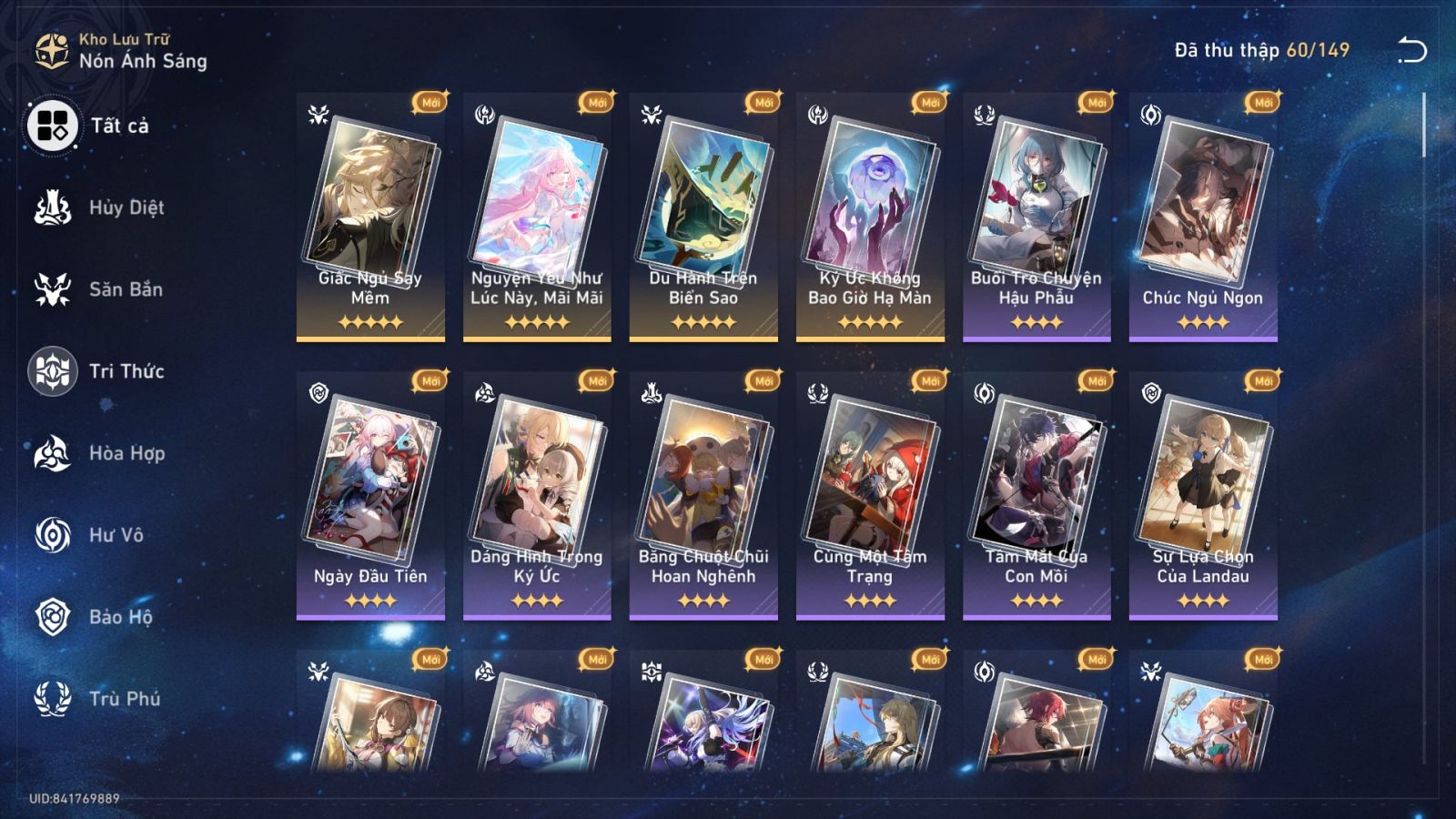Select the Hòa Hợp harmony filter icon
Viewport: 1456px width, 819px height.
click(55, 453)
